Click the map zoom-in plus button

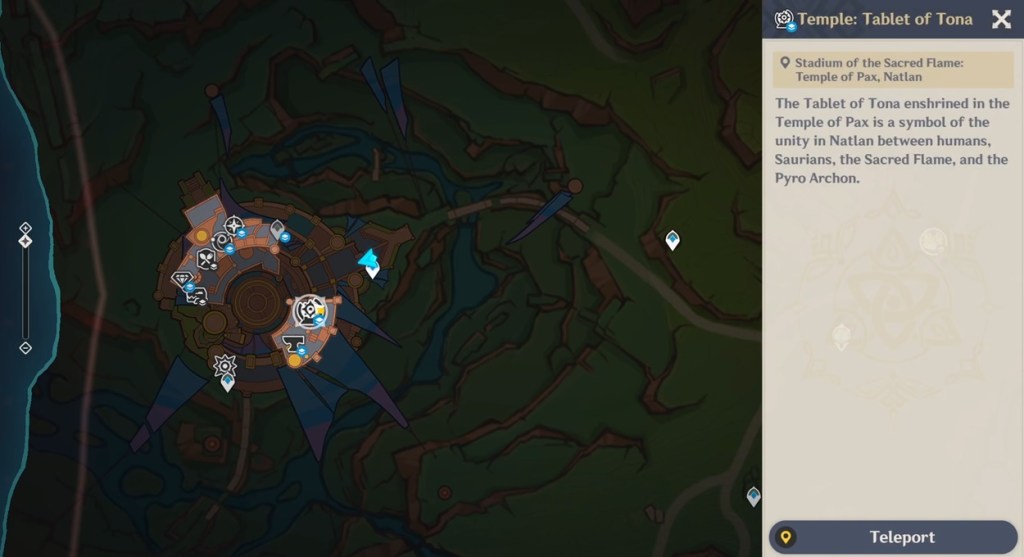(x=26, y=229)
